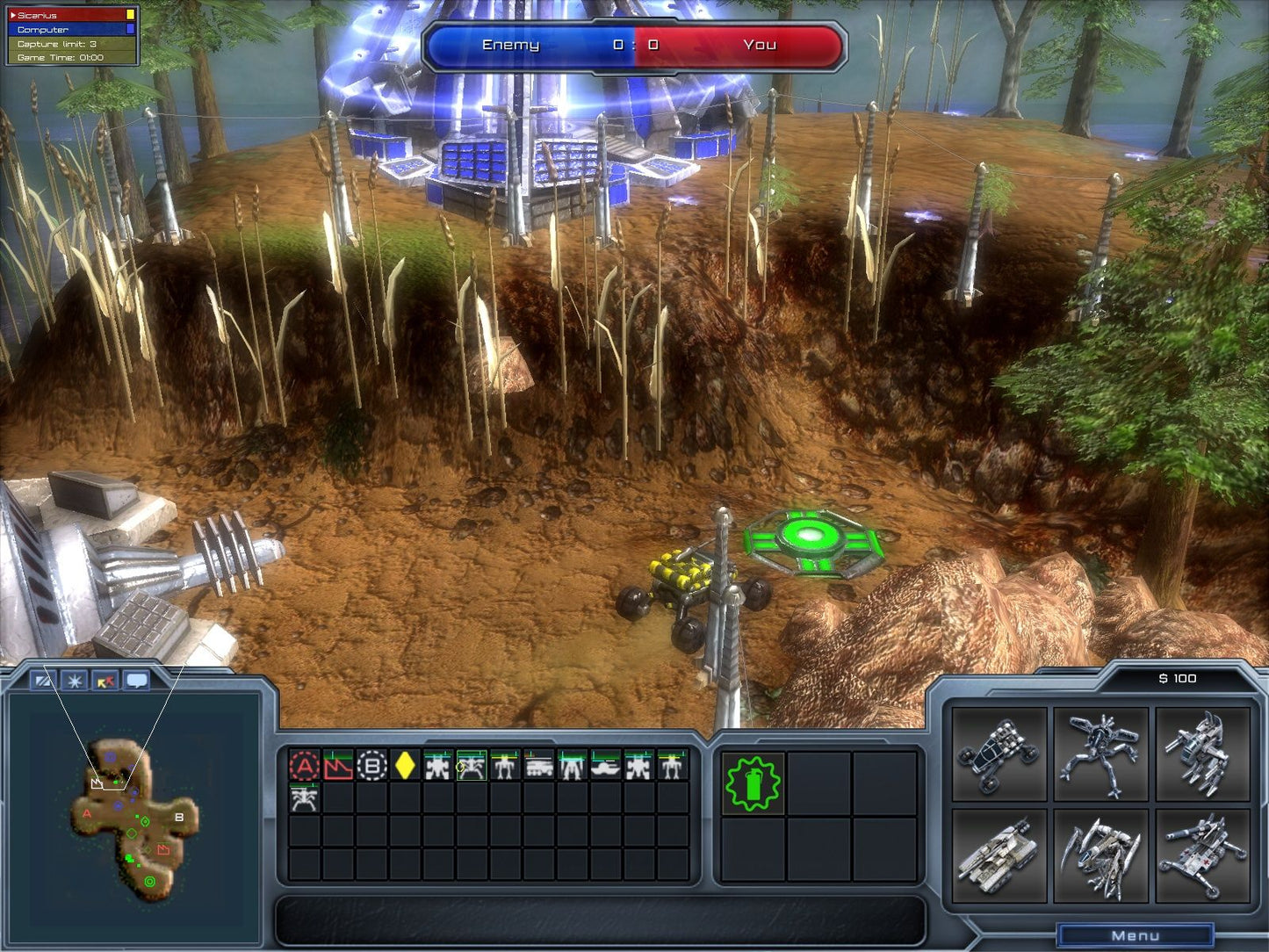Image resolution: width=1269 pixels, height=952 pixels.
Task: Toggle the explosion alerts icon above the minimap
Action: click(x=75, y=682)
